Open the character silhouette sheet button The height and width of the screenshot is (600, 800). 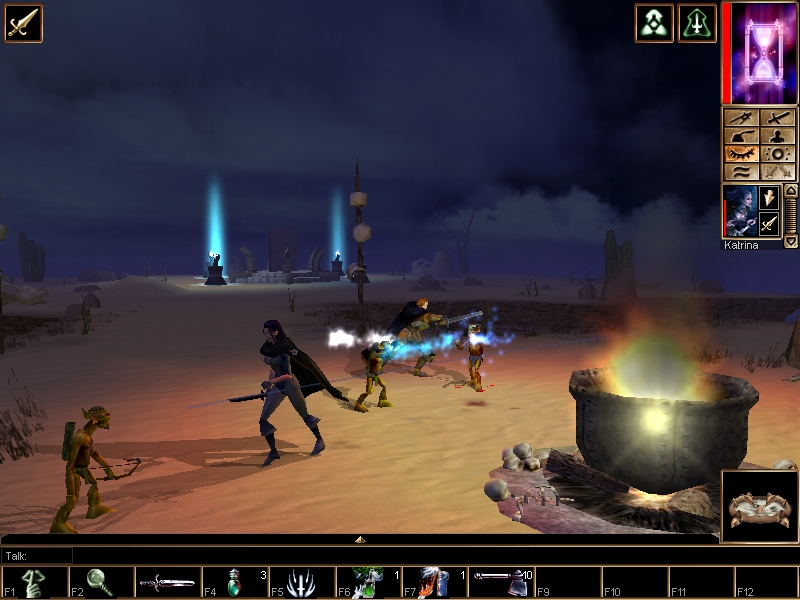pos(776,137)
